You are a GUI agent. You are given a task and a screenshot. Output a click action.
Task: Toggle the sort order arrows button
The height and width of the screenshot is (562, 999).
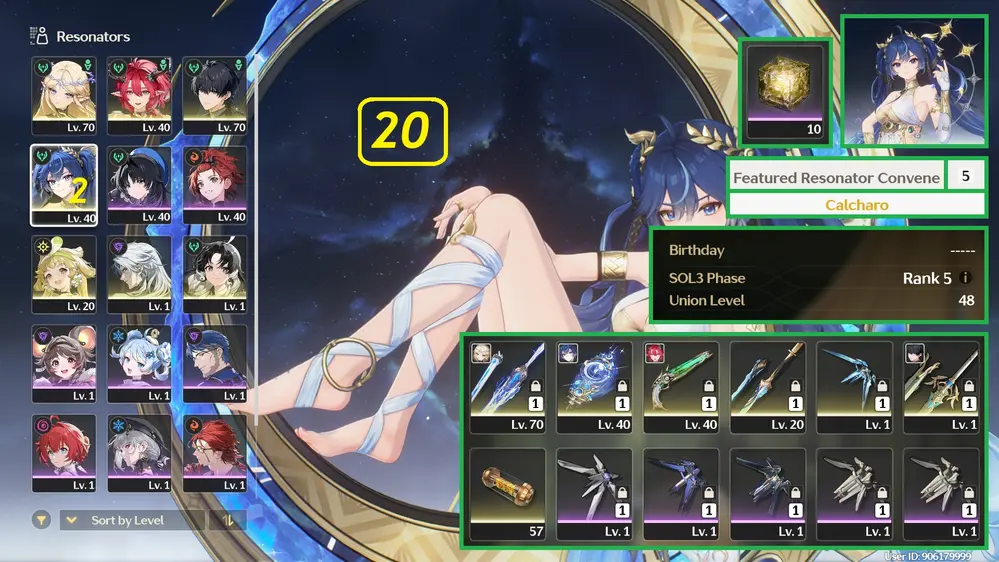pyautogui.click(x=228, y=520)
